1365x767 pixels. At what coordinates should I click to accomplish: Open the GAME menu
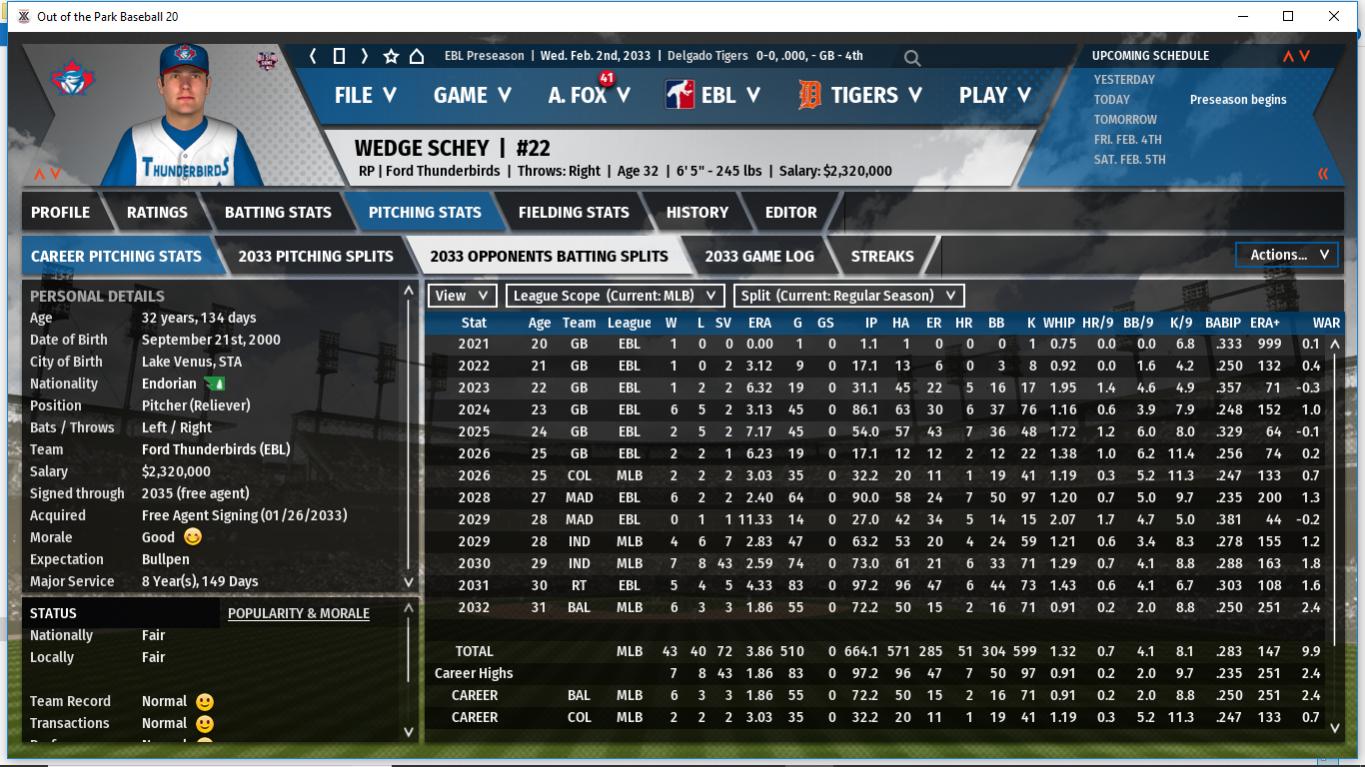(472, 96)
